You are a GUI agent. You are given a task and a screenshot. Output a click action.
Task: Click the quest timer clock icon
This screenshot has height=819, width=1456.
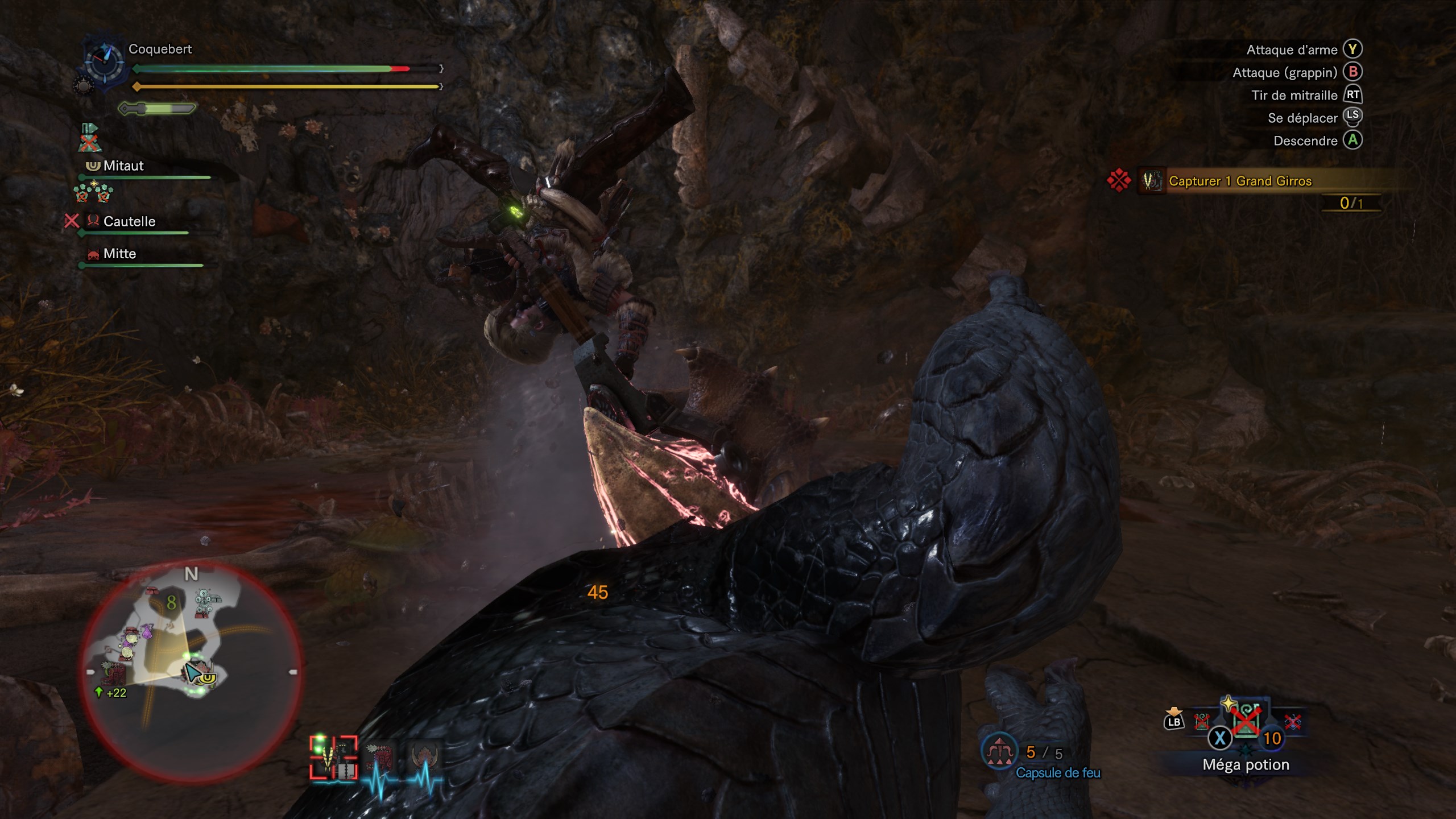(105, 60)
